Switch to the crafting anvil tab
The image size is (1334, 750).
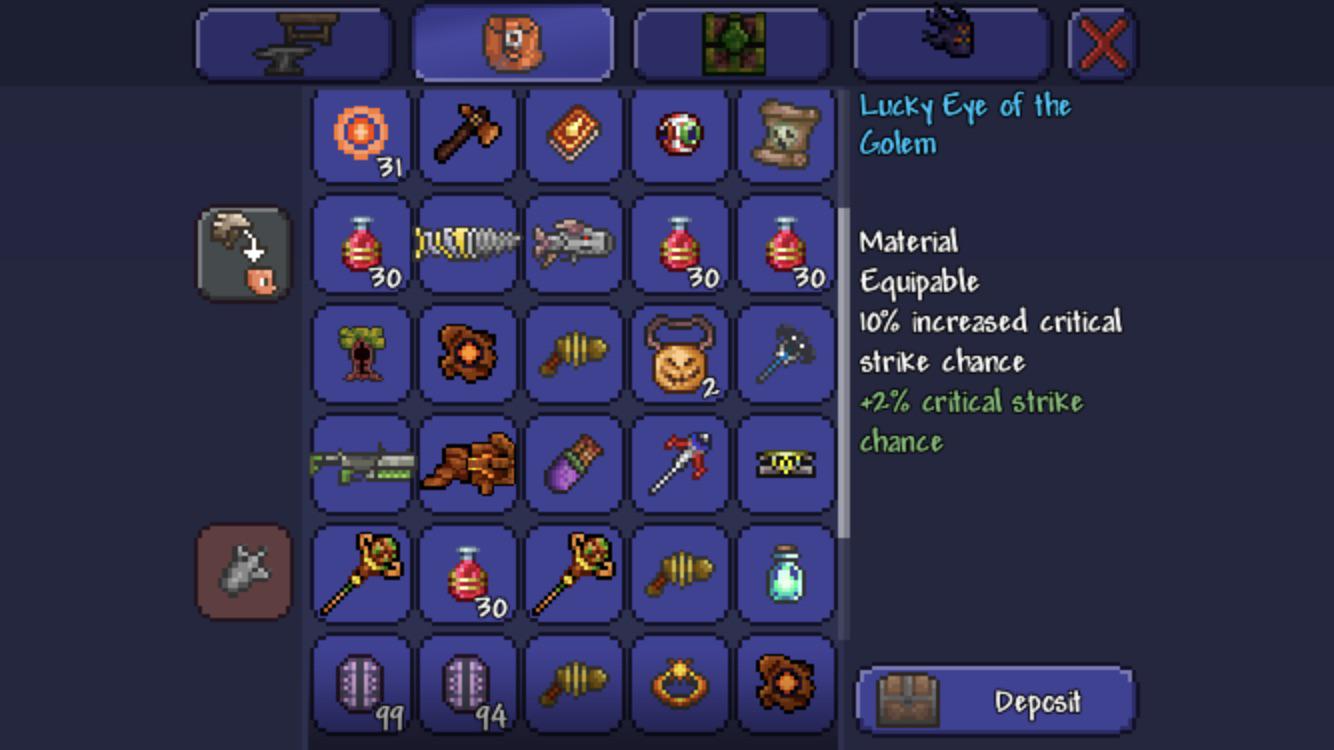(x=292, y=42)
